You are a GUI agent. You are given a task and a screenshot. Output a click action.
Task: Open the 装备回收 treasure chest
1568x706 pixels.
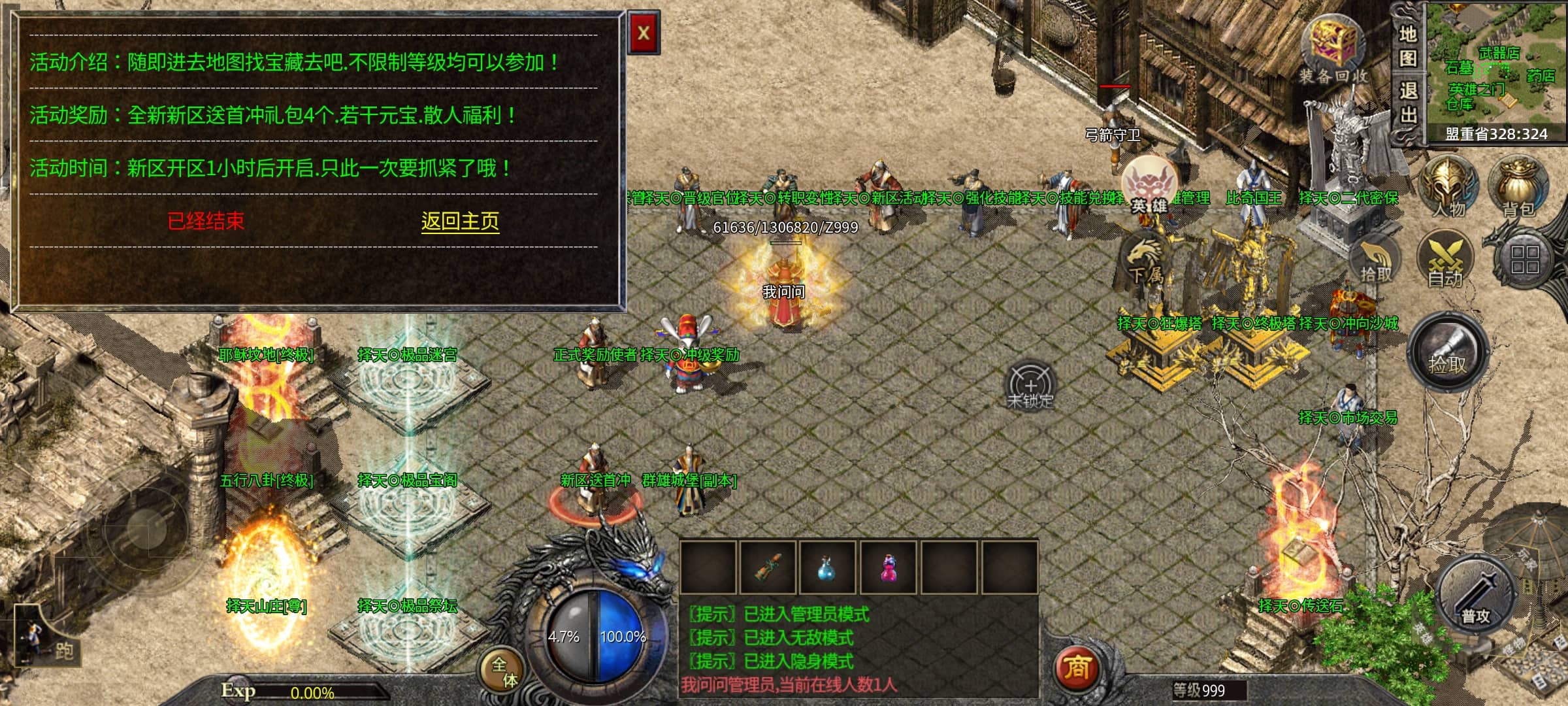pyautogui.click(x=1333, y=49)
